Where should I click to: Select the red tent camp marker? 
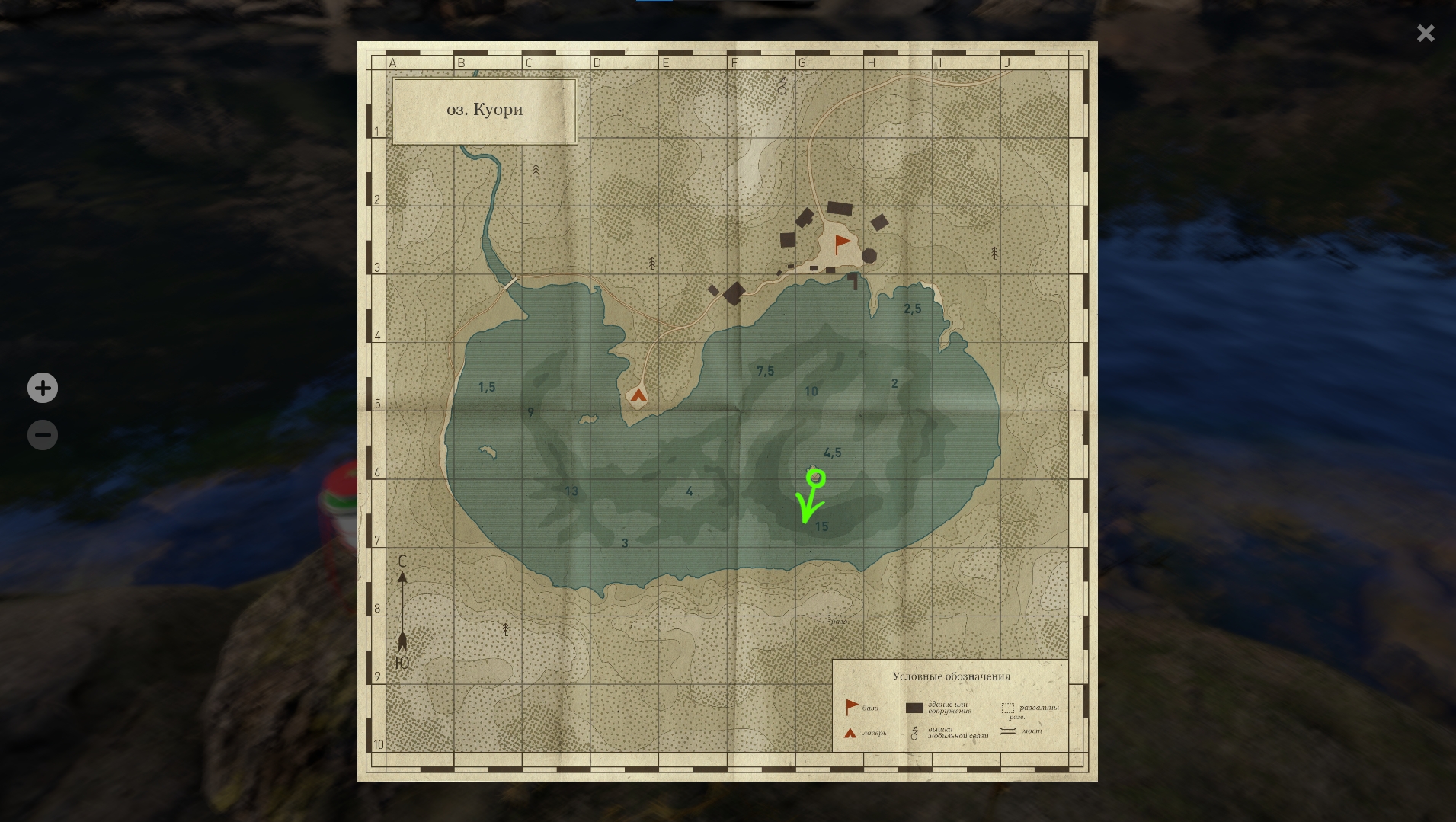tap(638, 395)
